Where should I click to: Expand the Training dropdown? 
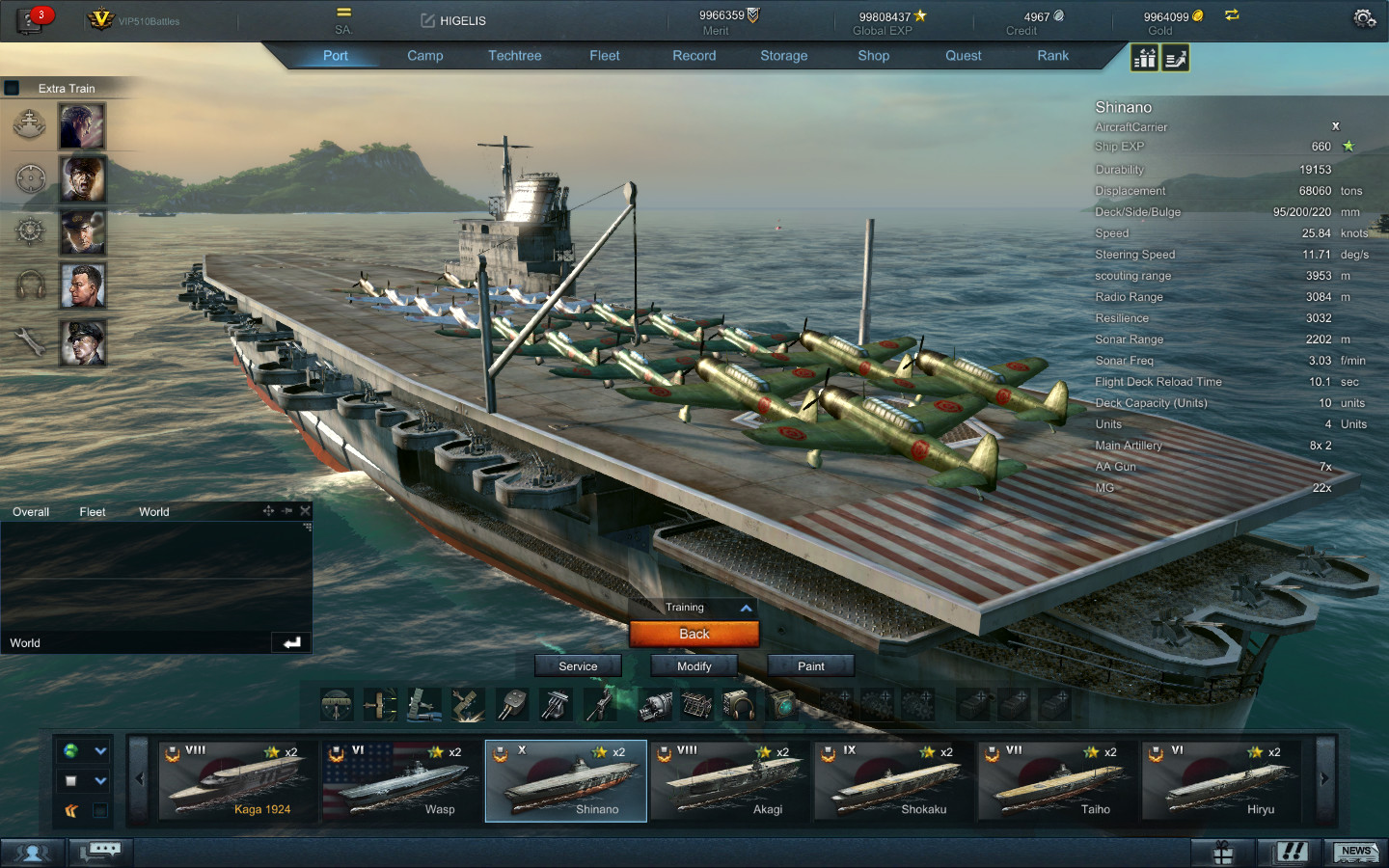tap(746, 608)
